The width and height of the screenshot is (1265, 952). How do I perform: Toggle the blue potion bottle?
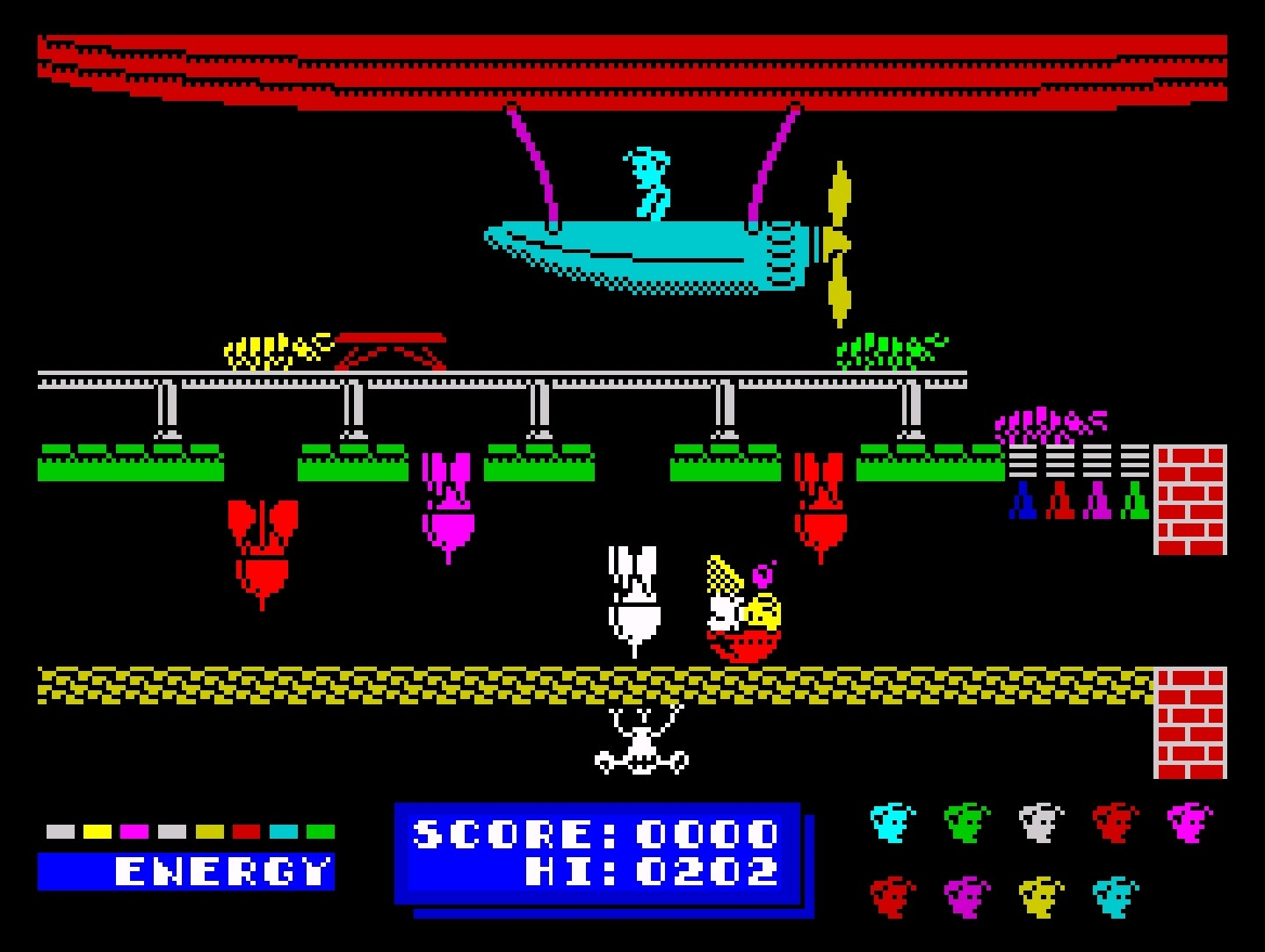point(1021,502)
